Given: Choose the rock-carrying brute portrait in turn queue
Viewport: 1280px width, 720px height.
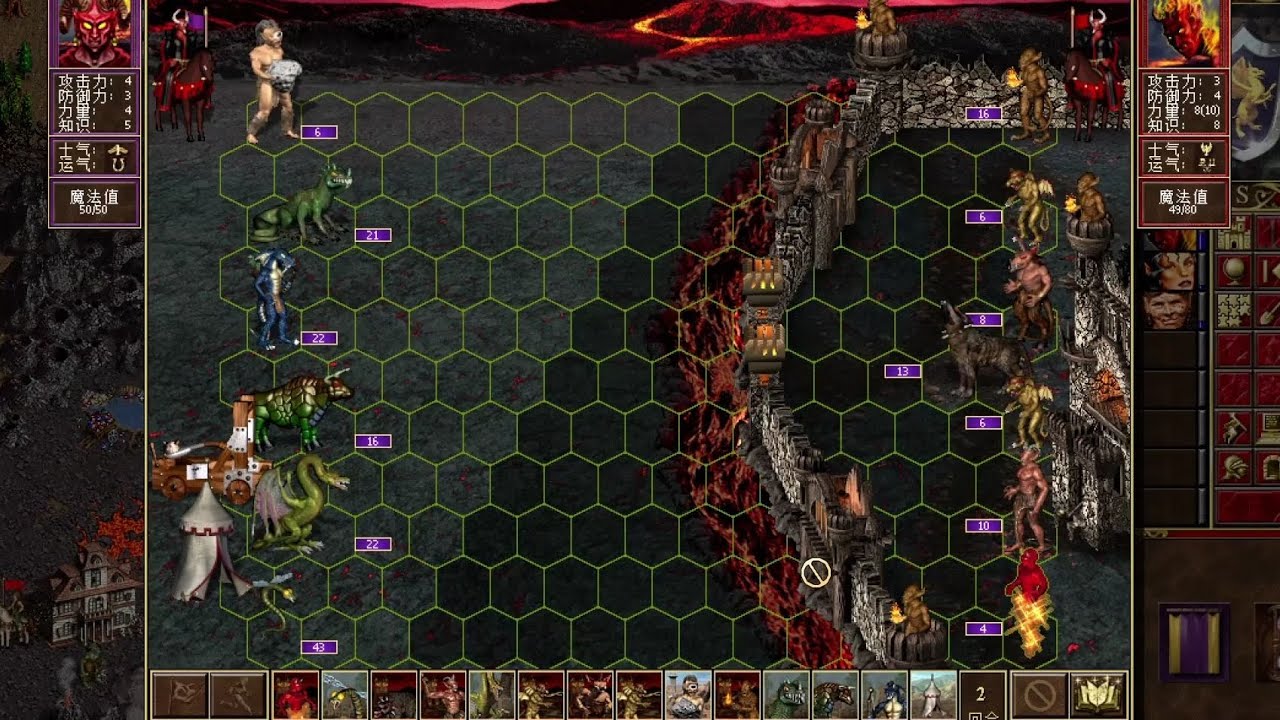Looking at the screenshot, I should (688, 695).
